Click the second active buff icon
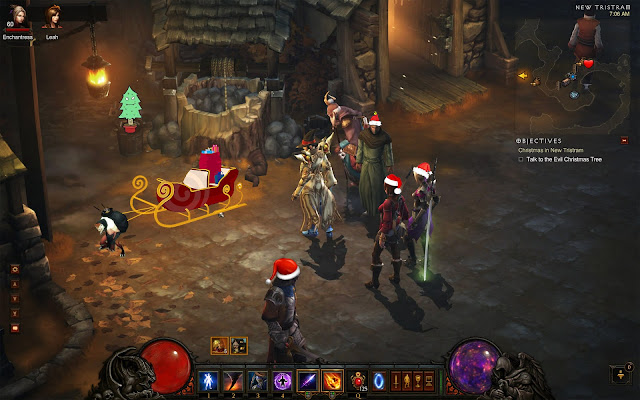Viewport: 640px width, 400px height. (239, 346)
